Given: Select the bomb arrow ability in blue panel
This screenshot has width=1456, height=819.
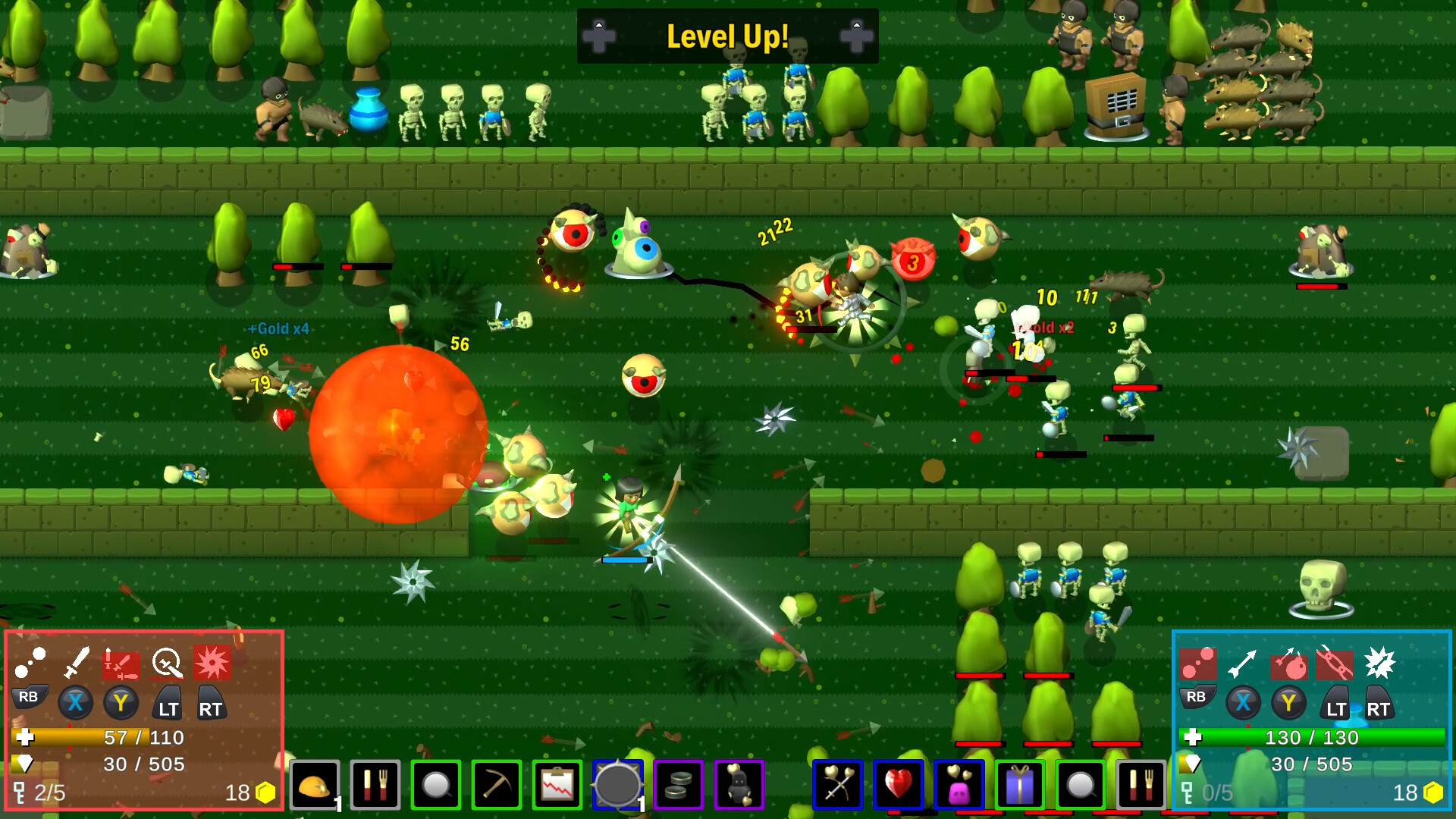Looking at the screenshot, I should pos(1289,666).
